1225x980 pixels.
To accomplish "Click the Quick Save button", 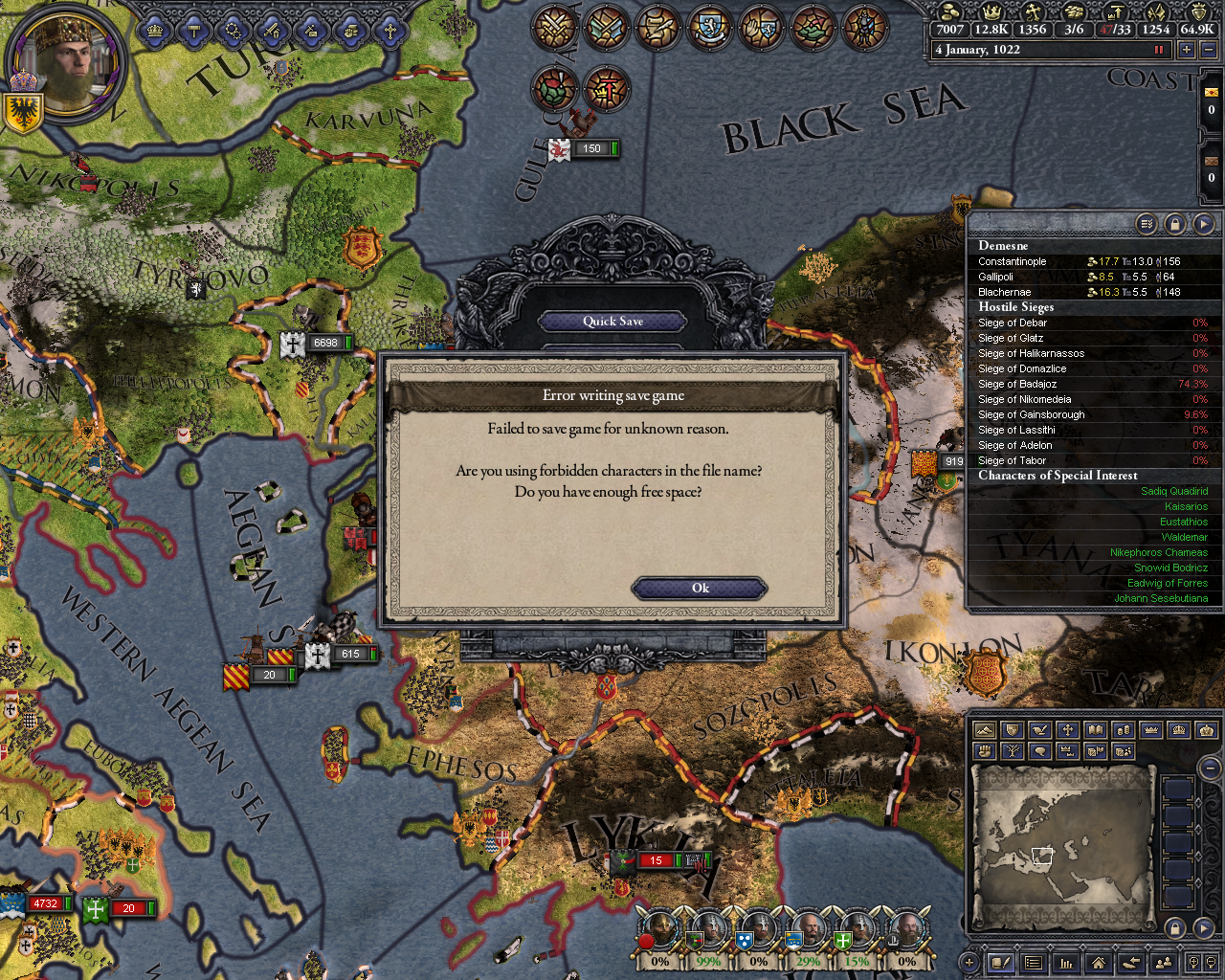I will 612,322.
